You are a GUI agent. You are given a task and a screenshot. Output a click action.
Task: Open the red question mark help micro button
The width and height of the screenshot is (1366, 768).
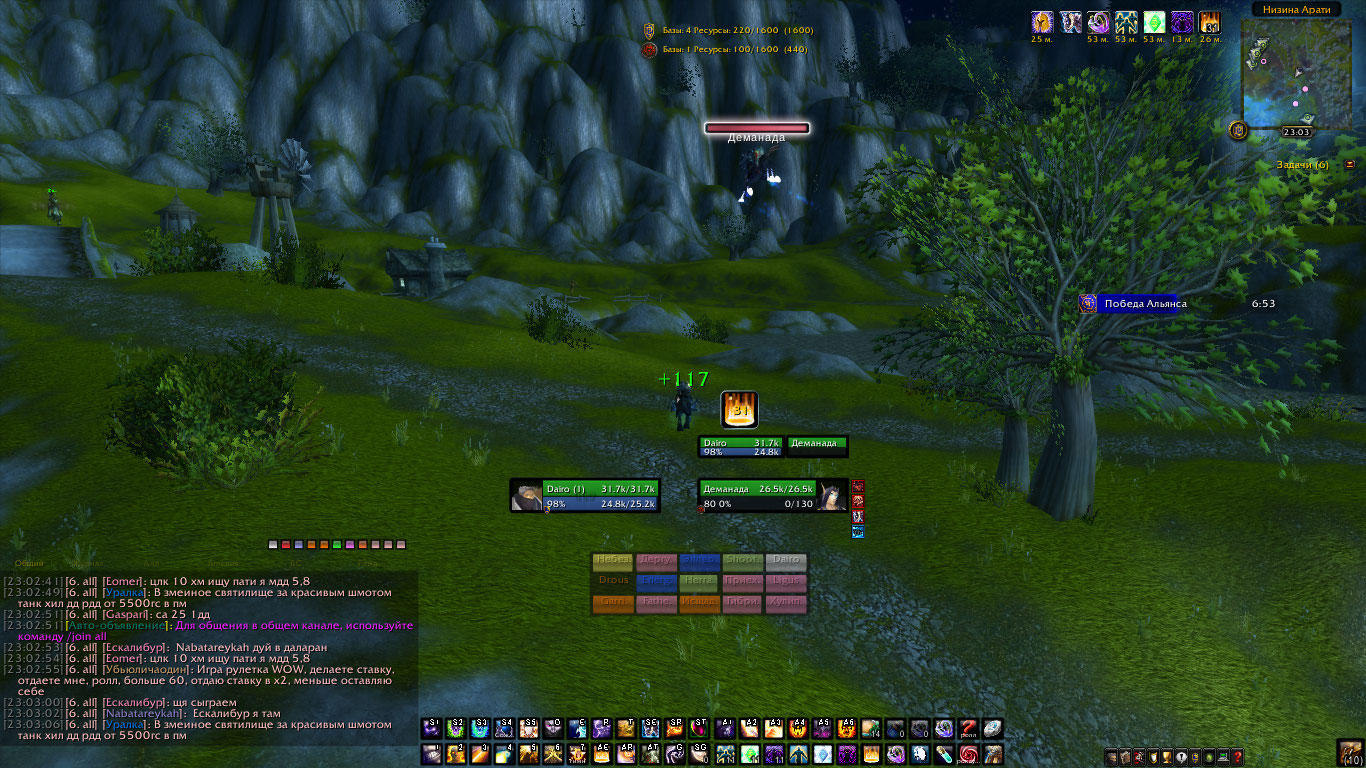pos(1237,756)
